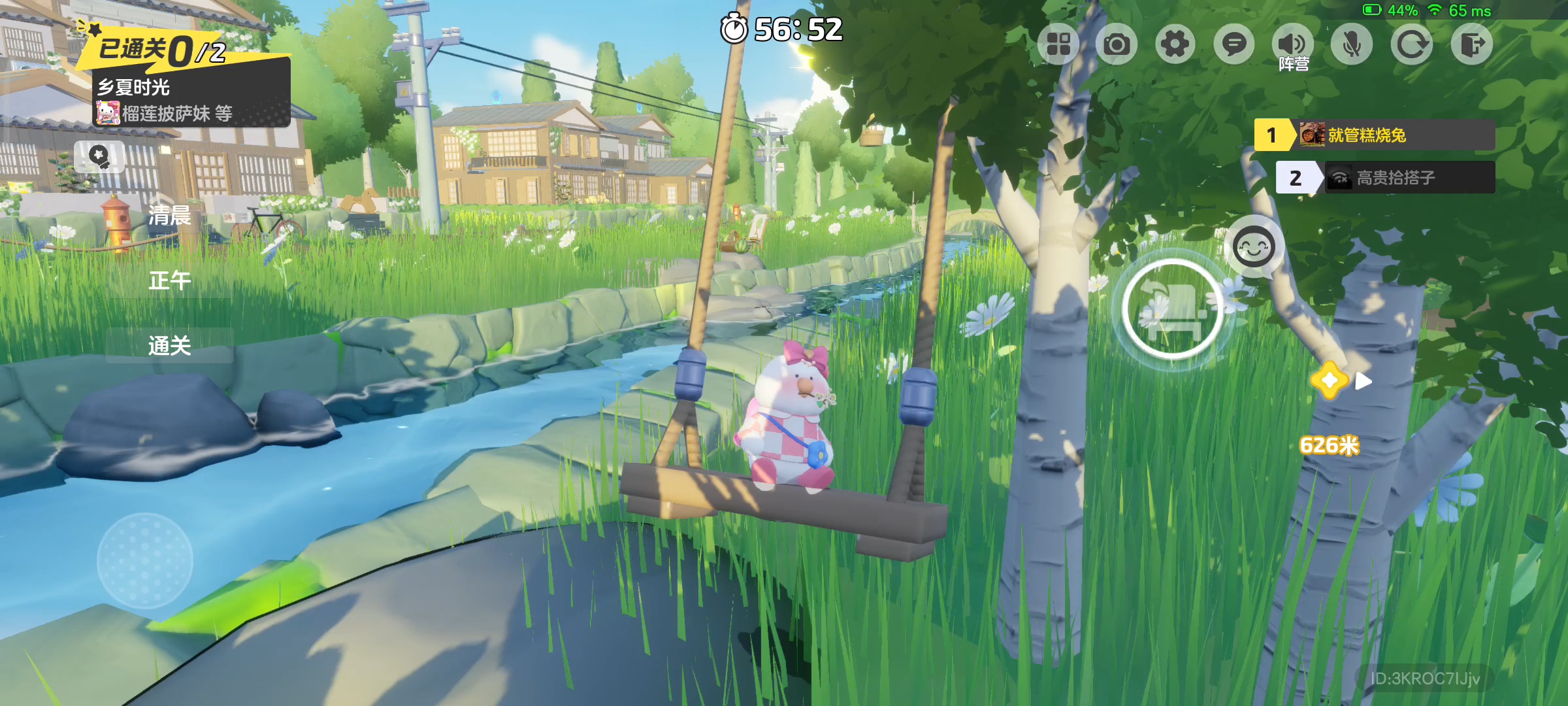
Task: Toggle the microphone button
Action: [1351, 44]
